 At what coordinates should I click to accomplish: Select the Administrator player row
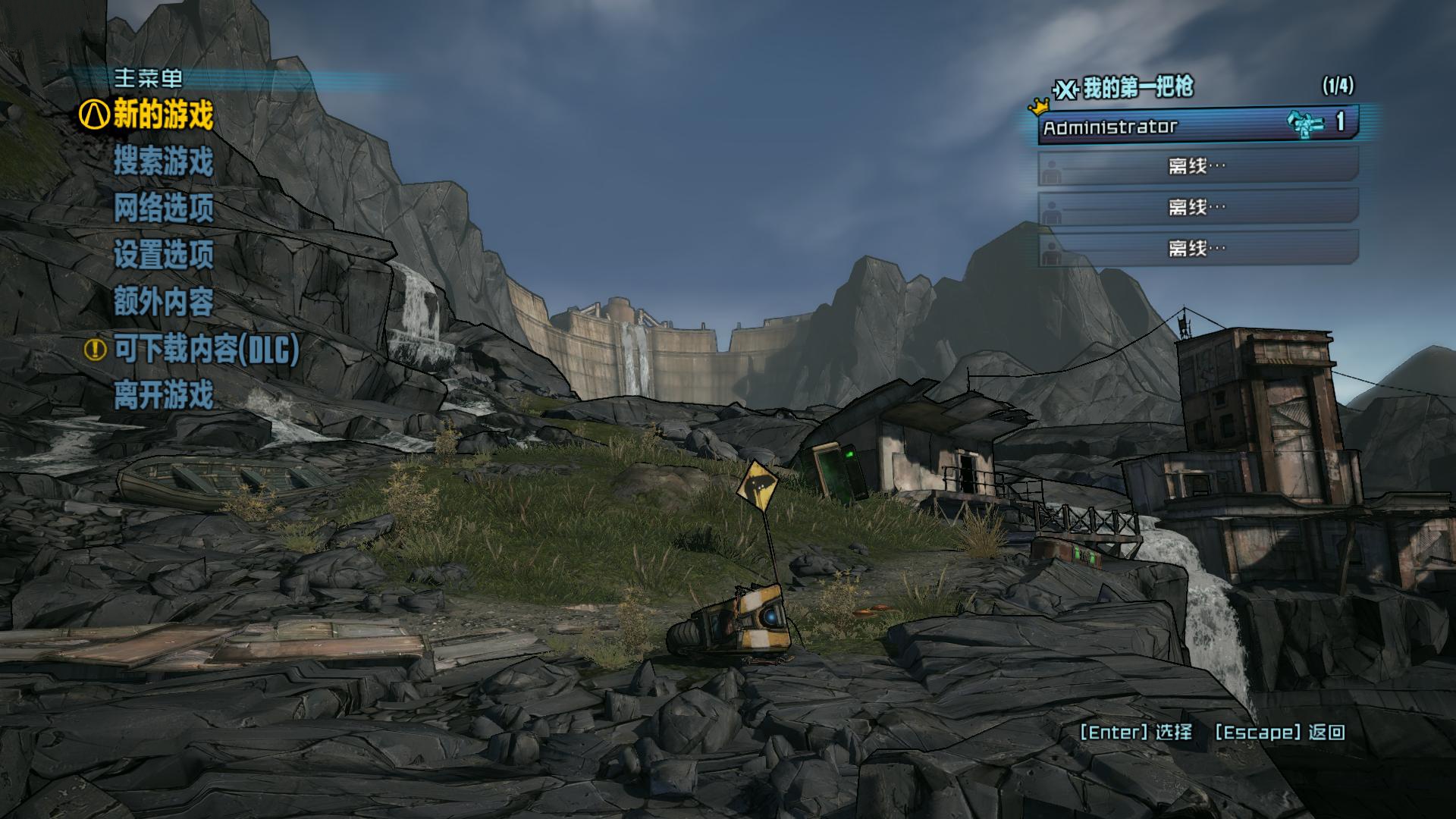1197,126
